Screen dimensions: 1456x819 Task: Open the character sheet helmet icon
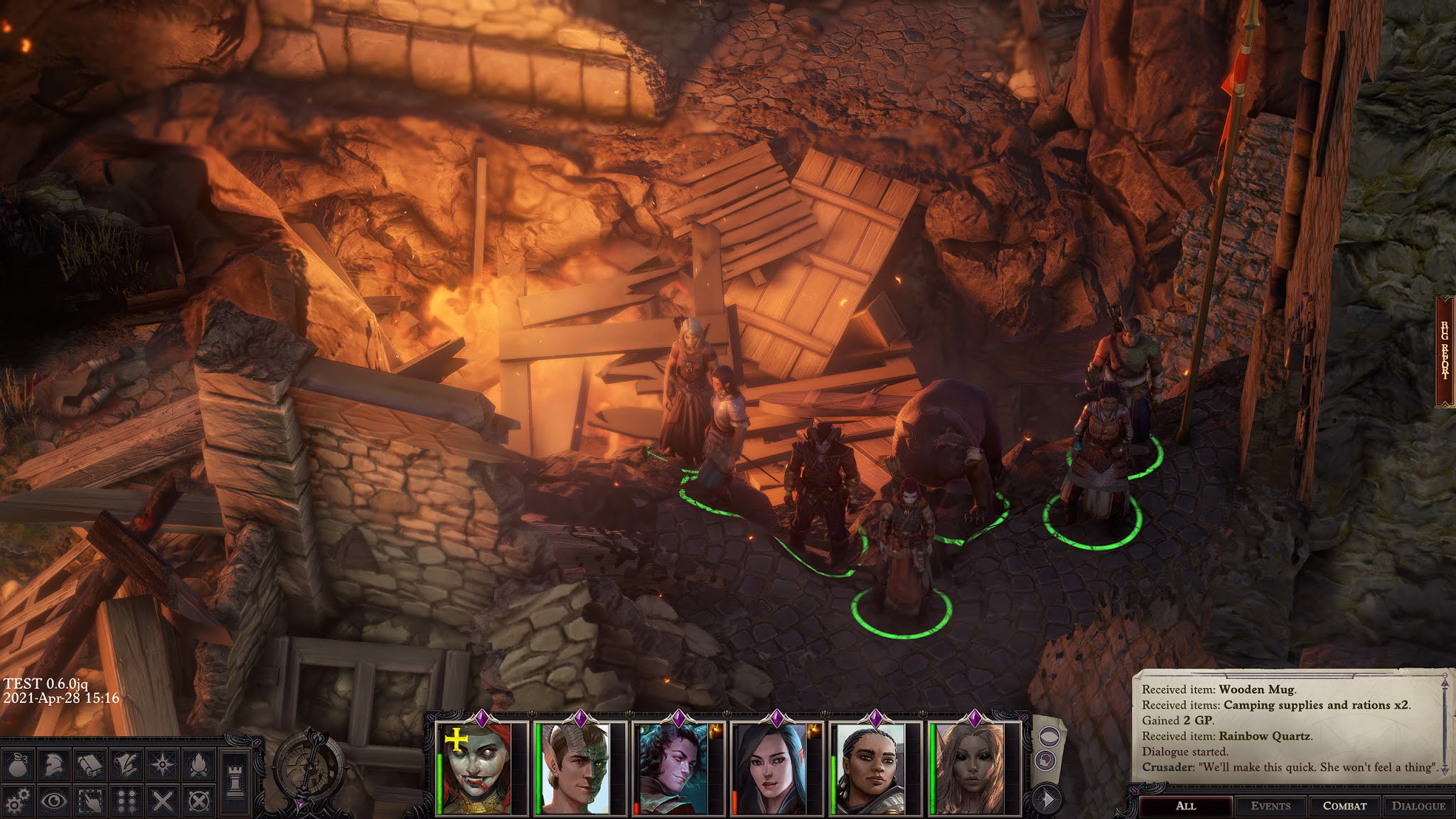53,764
